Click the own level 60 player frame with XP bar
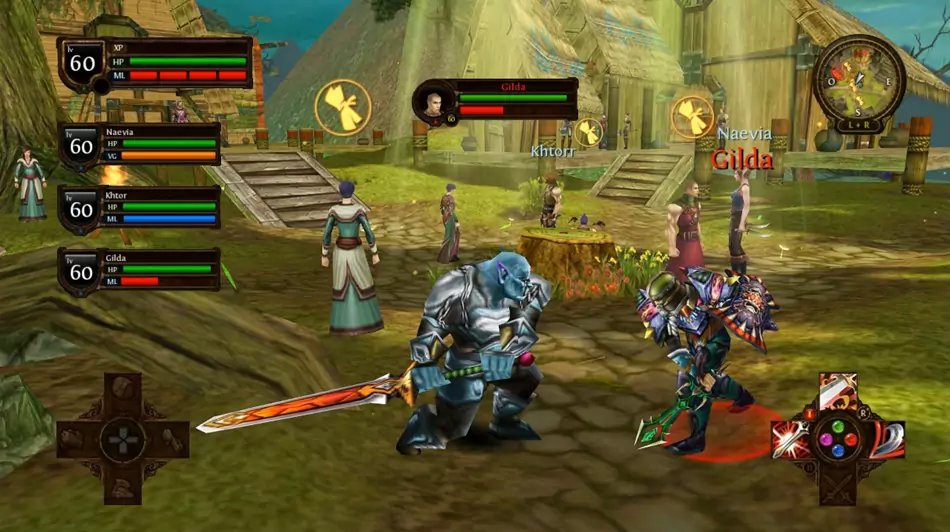950x532 pixels. pos(155,63)
